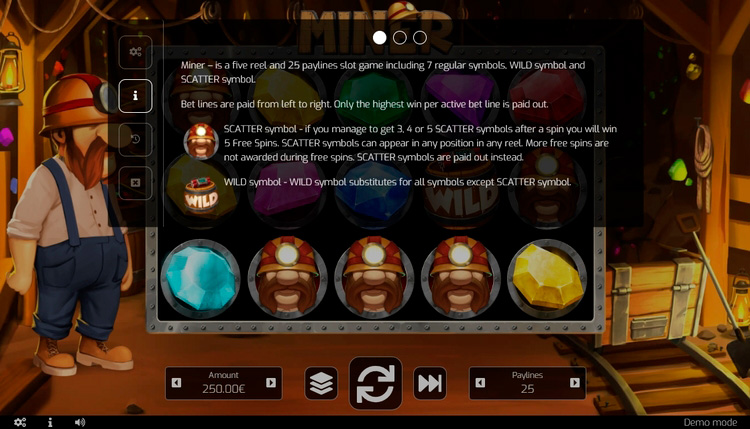Open the history clock tab

click(136, 139)
